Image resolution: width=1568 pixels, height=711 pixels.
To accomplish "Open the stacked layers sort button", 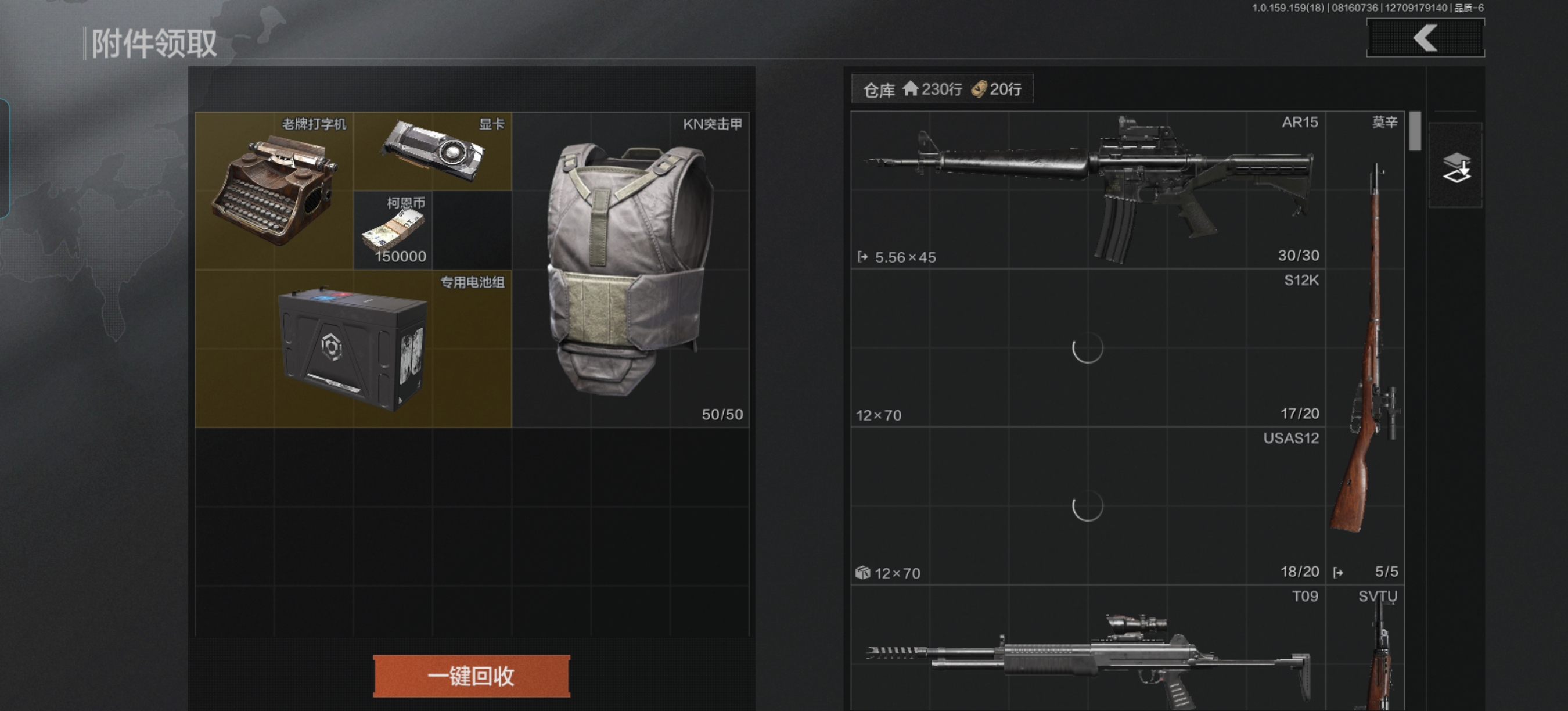I will pyautogui.click(x=1455, y=166).
